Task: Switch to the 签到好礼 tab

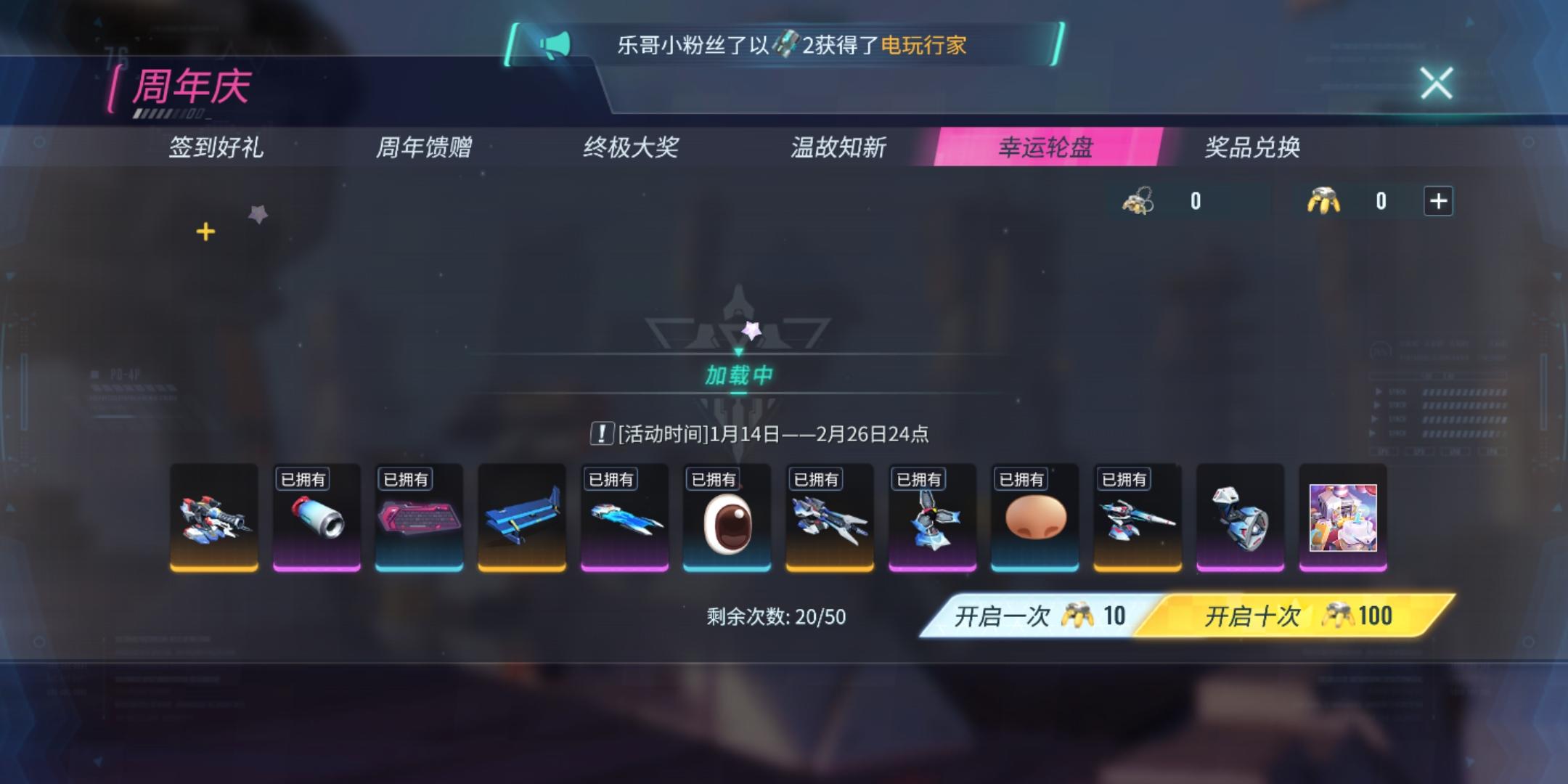Action: coord(216,149)
